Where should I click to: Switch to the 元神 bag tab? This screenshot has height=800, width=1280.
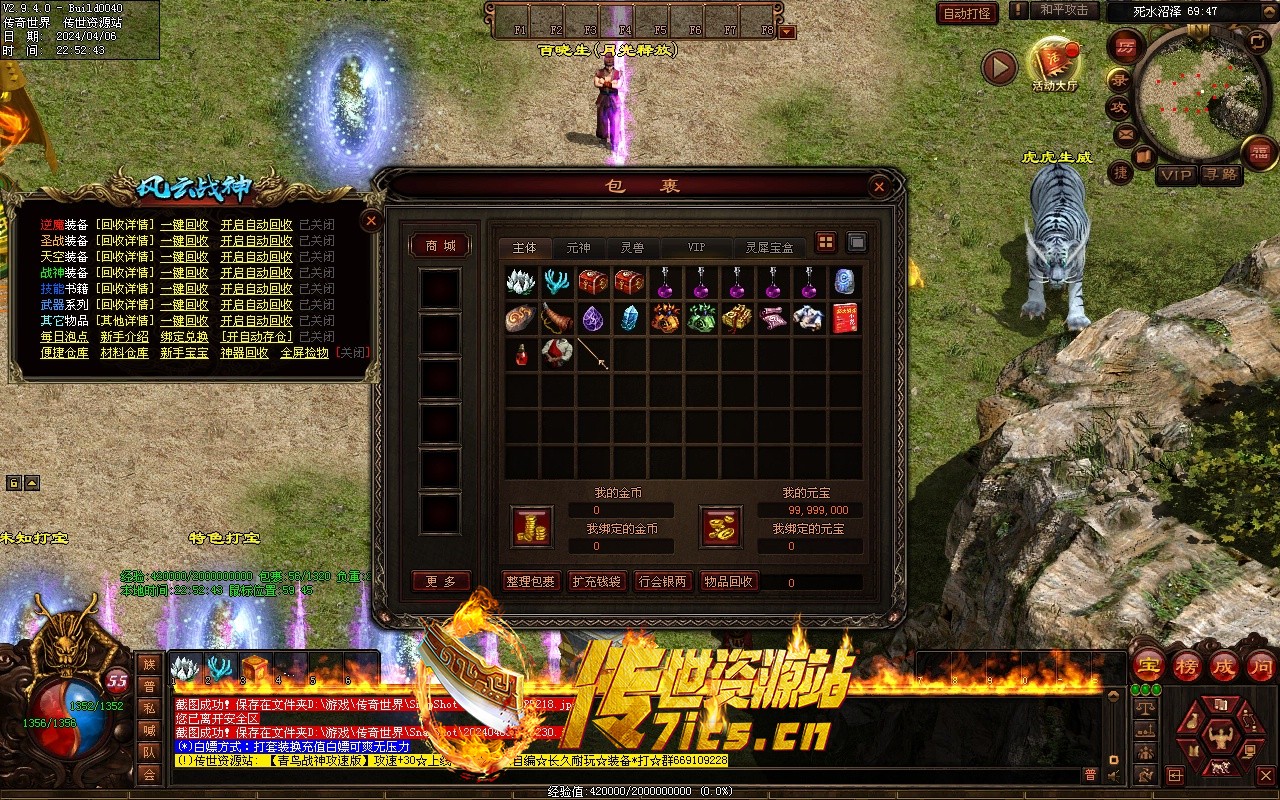578,247
